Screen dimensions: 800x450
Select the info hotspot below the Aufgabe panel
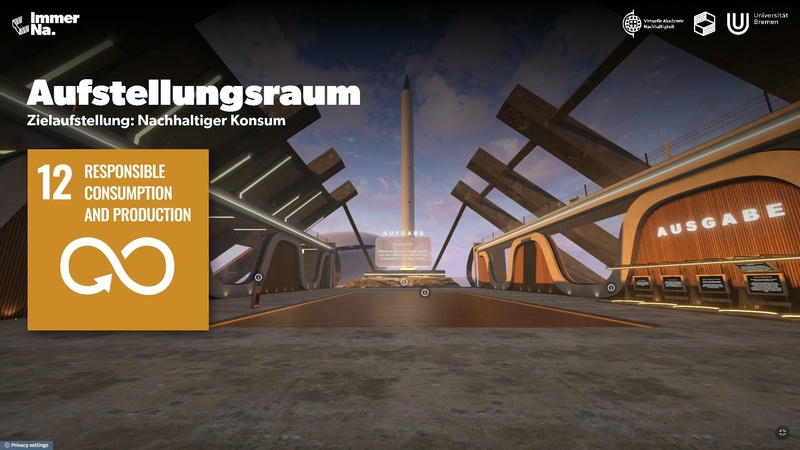click(x=404, y=282)
